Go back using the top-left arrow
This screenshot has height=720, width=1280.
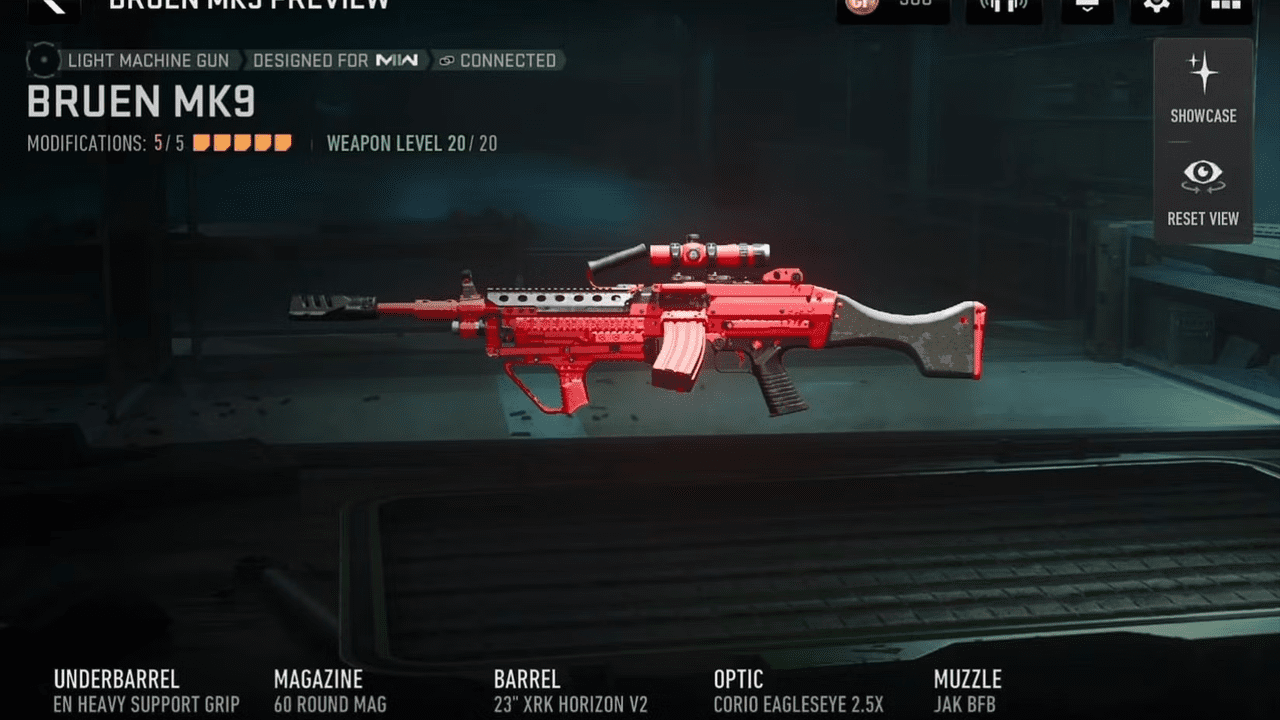click(53, 6)
